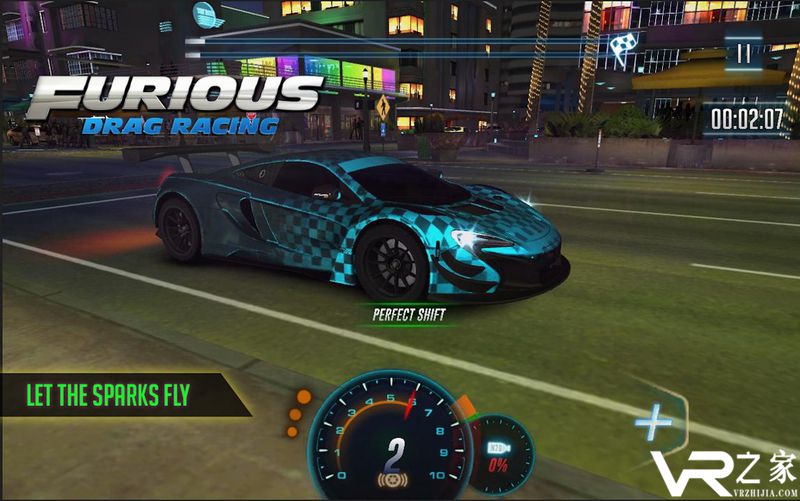
Task: Pause the race
Action: pos(742,54)
